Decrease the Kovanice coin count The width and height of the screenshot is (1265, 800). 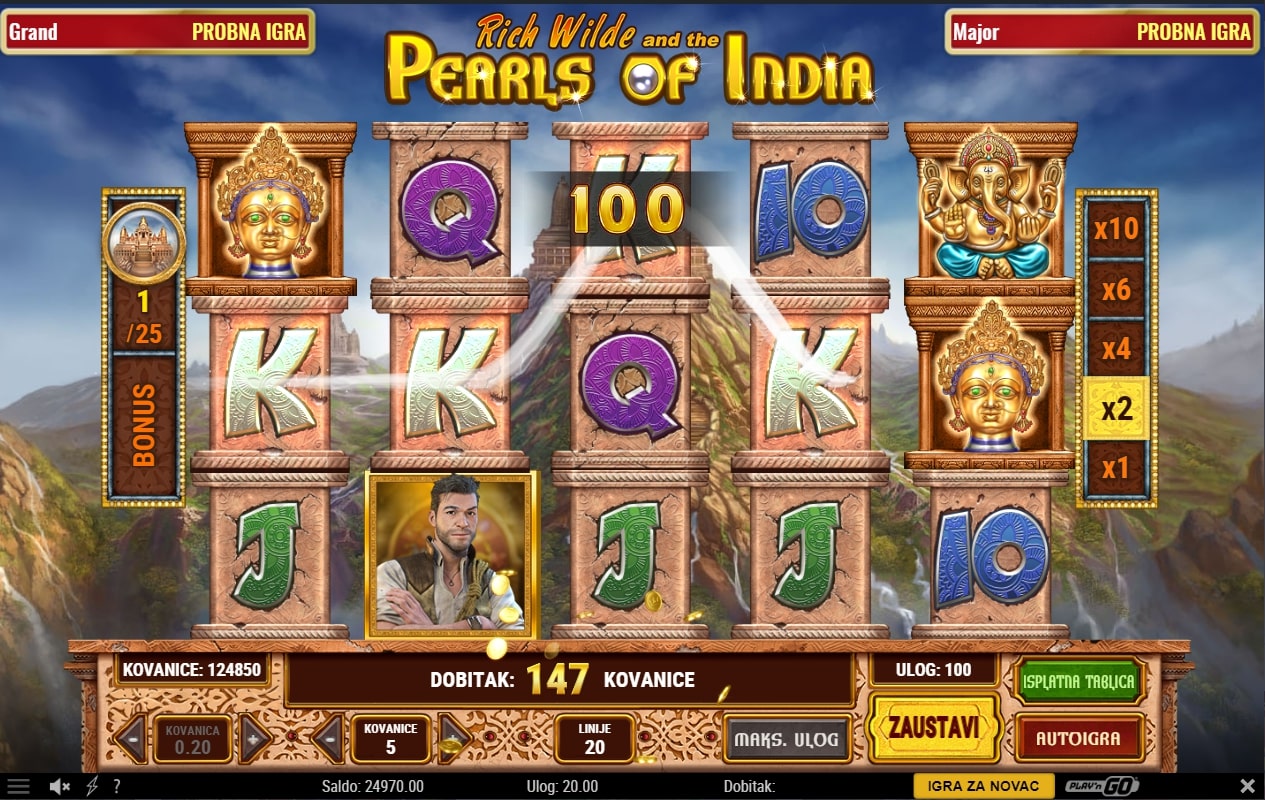(329, 740)
